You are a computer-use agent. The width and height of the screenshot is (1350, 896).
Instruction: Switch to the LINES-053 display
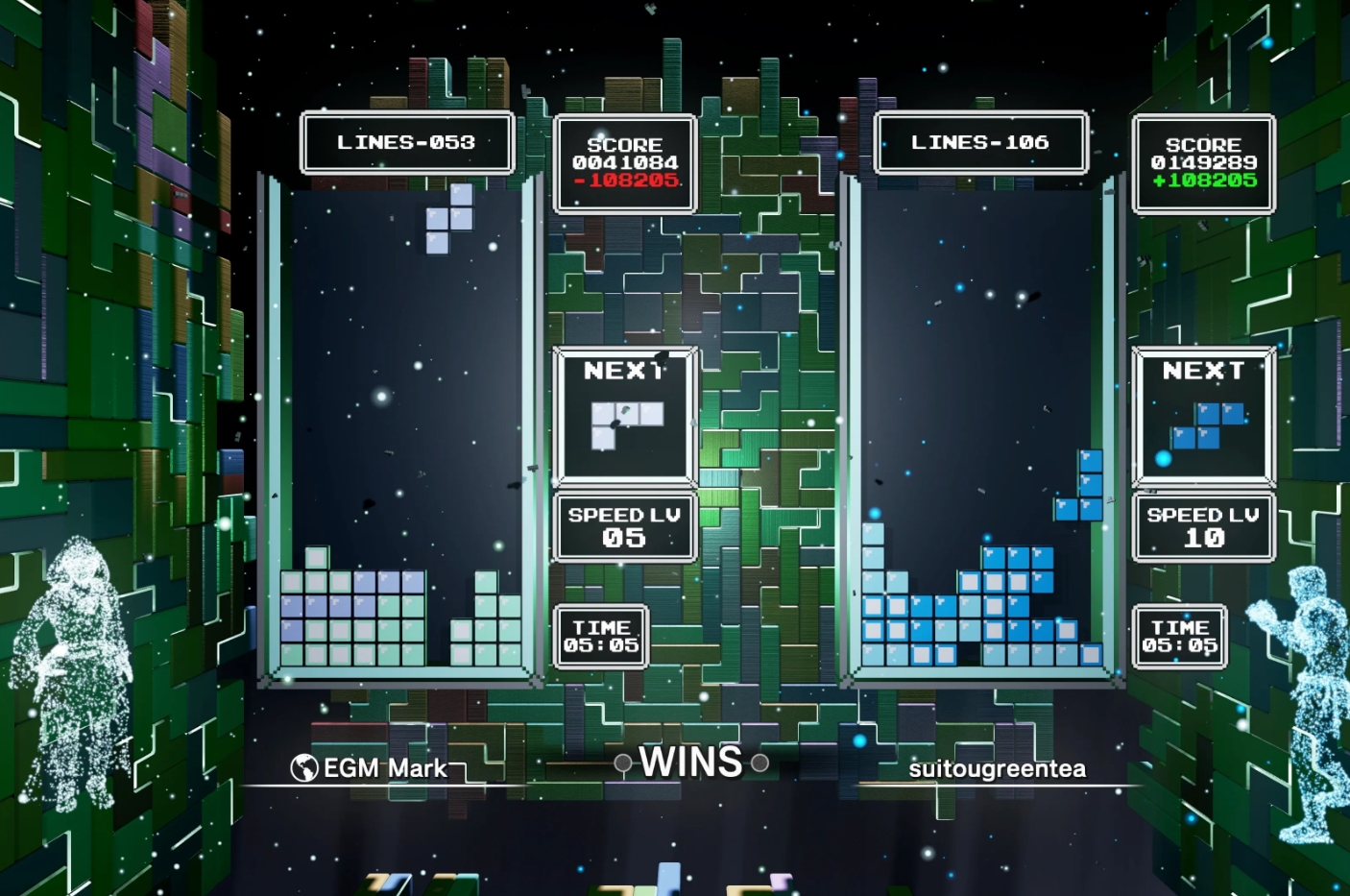407,141
